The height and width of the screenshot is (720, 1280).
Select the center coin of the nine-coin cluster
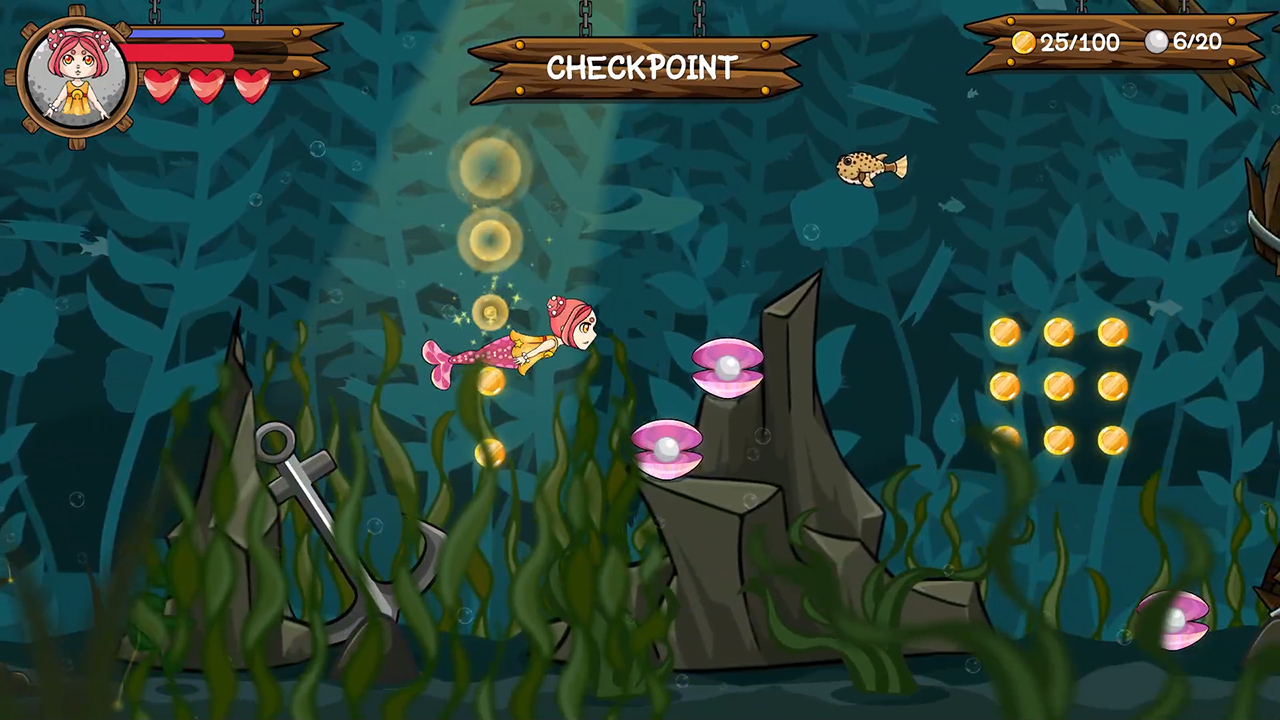point(1058,385)
